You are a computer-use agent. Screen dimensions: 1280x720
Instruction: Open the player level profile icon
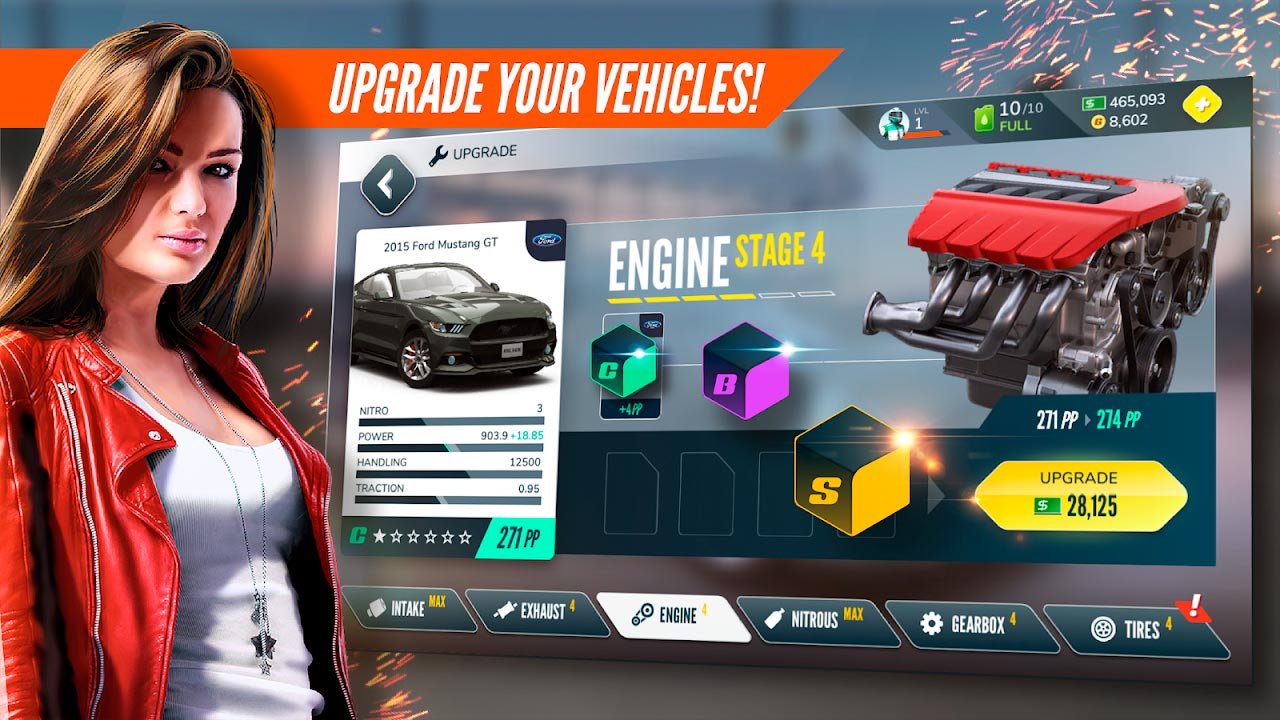[892, 124]
